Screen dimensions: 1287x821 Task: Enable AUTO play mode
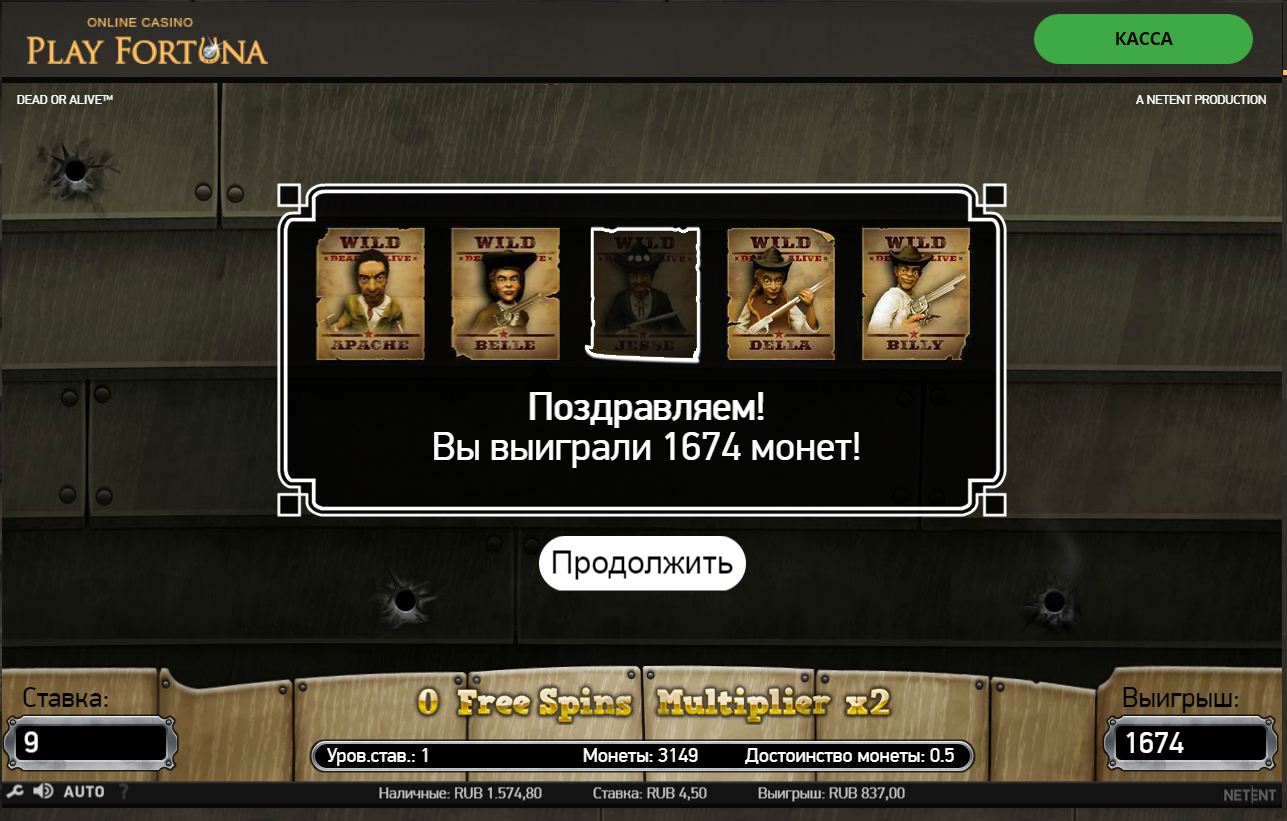tap(85, 791)
